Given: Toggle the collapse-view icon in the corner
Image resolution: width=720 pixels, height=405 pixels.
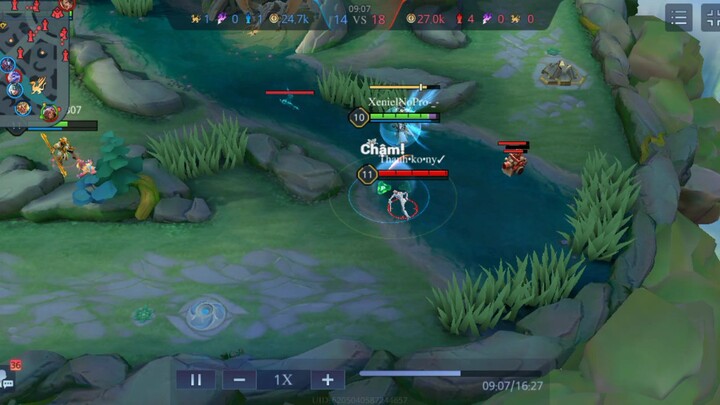Looking at the screenshot, I should pyautogui.click(x=709, y=18).
